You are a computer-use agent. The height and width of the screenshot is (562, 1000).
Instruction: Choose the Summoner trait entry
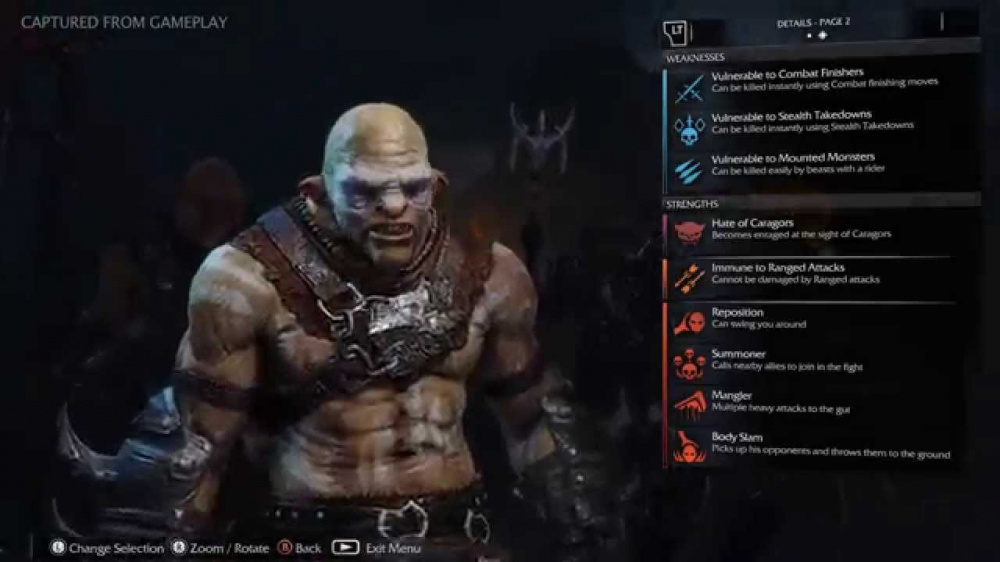tap(810, 360)
